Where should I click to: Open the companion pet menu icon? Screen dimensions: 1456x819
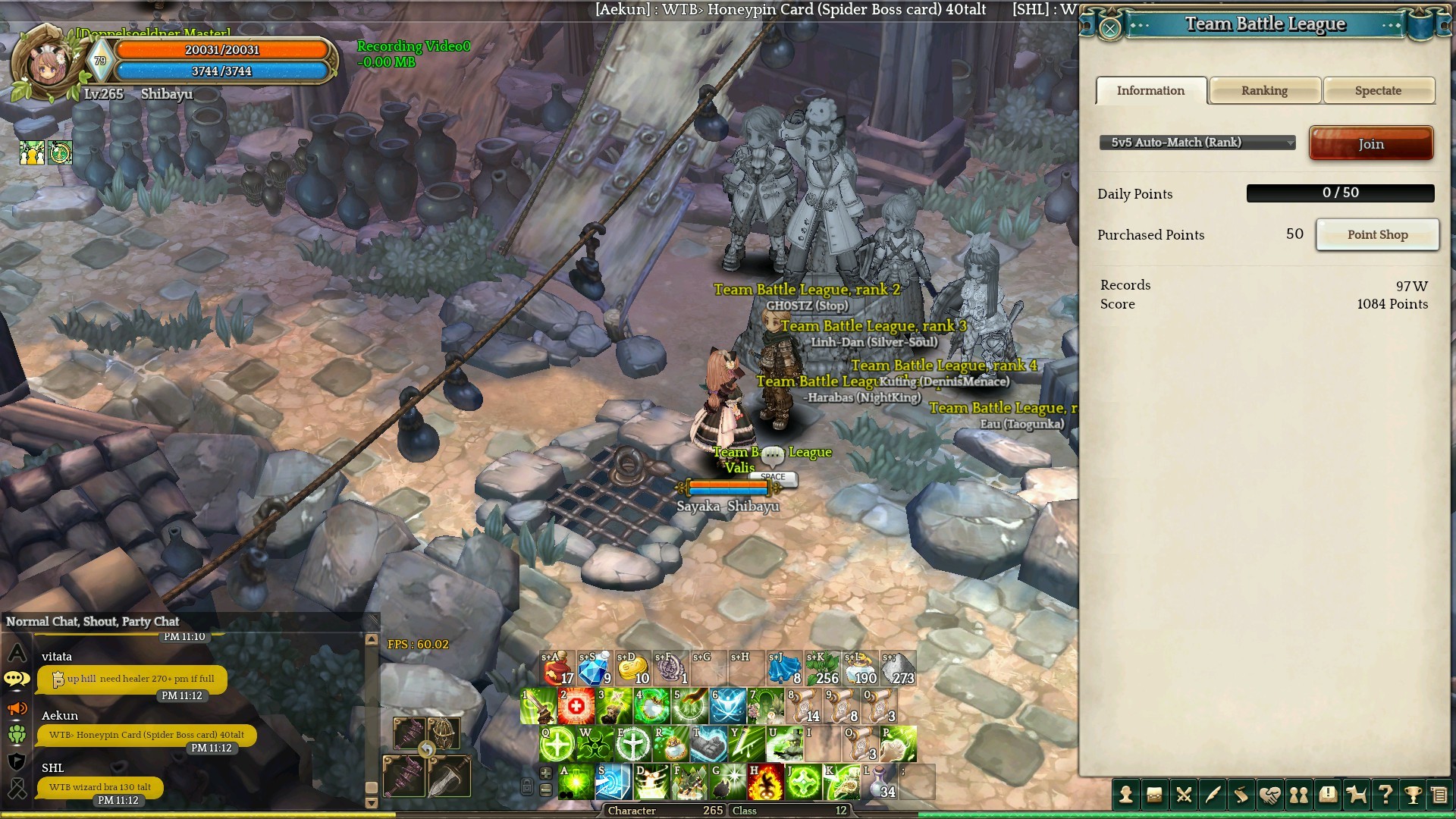click(1356, 795)
